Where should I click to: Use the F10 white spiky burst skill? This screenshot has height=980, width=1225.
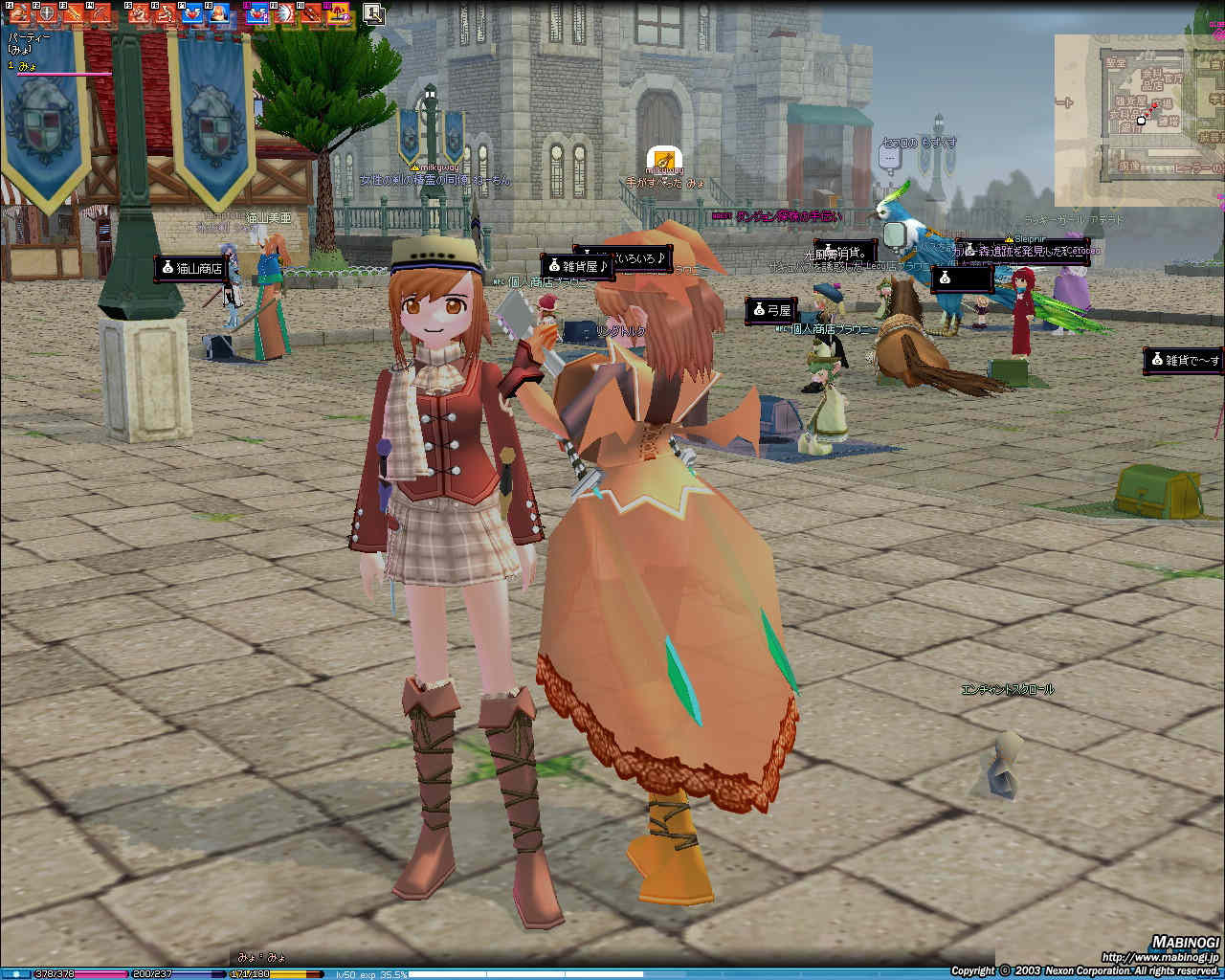(284, 13)
